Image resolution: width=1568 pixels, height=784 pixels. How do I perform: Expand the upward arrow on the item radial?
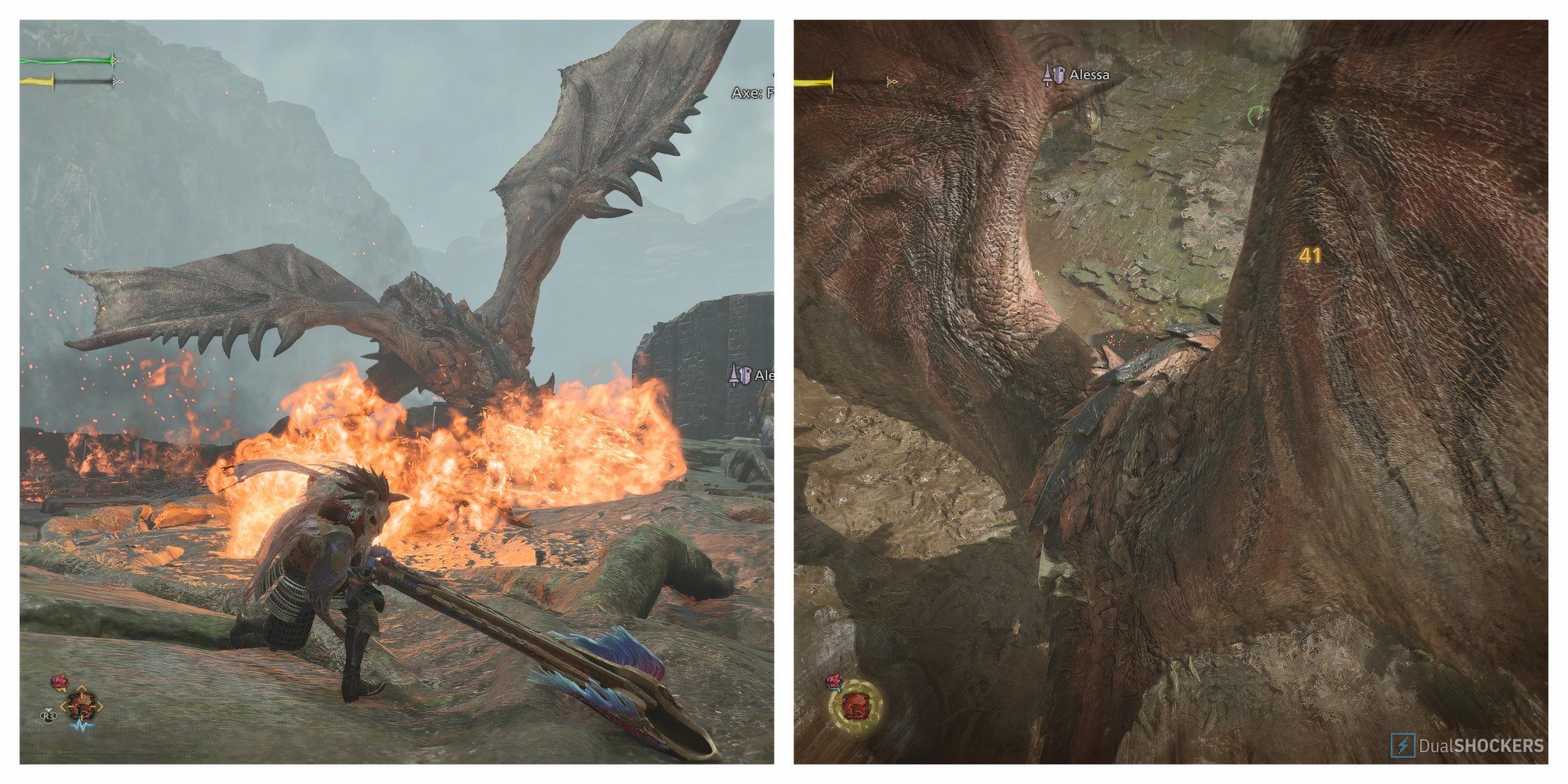[81, 688]
